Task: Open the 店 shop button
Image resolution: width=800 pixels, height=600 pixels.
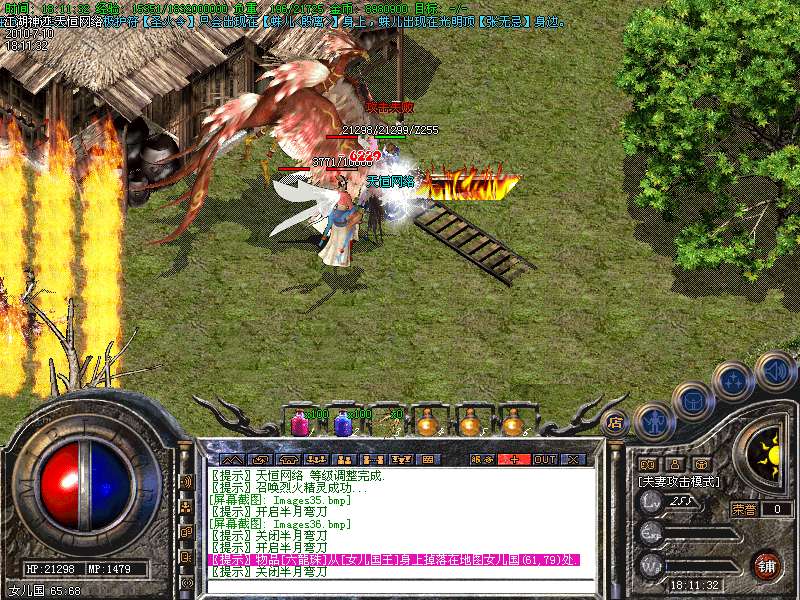Action: (x=615, y=422)
